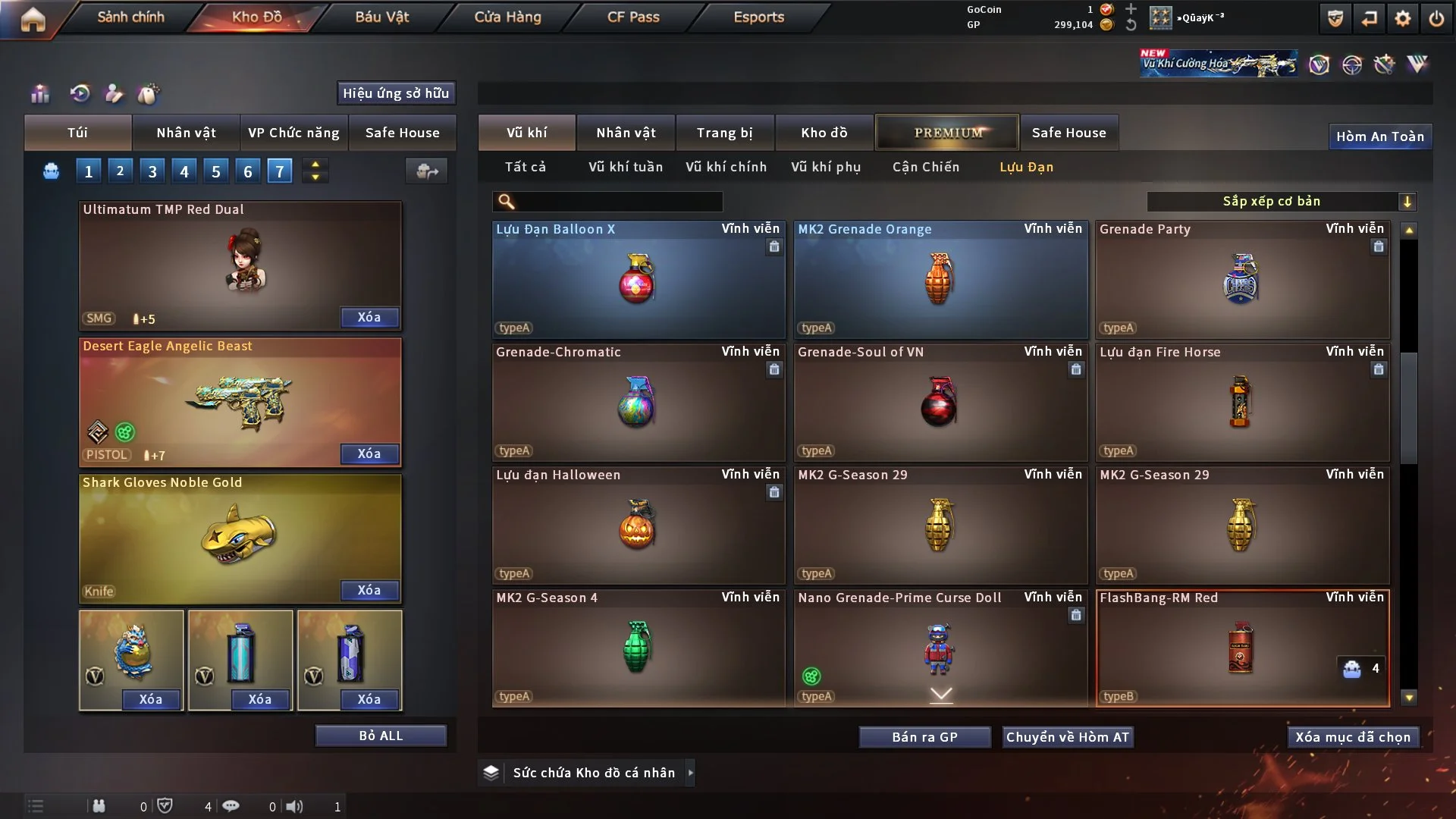Click Chuyển về Hòm AT button
The image size is (1456, 819).
coord(1067,737)
